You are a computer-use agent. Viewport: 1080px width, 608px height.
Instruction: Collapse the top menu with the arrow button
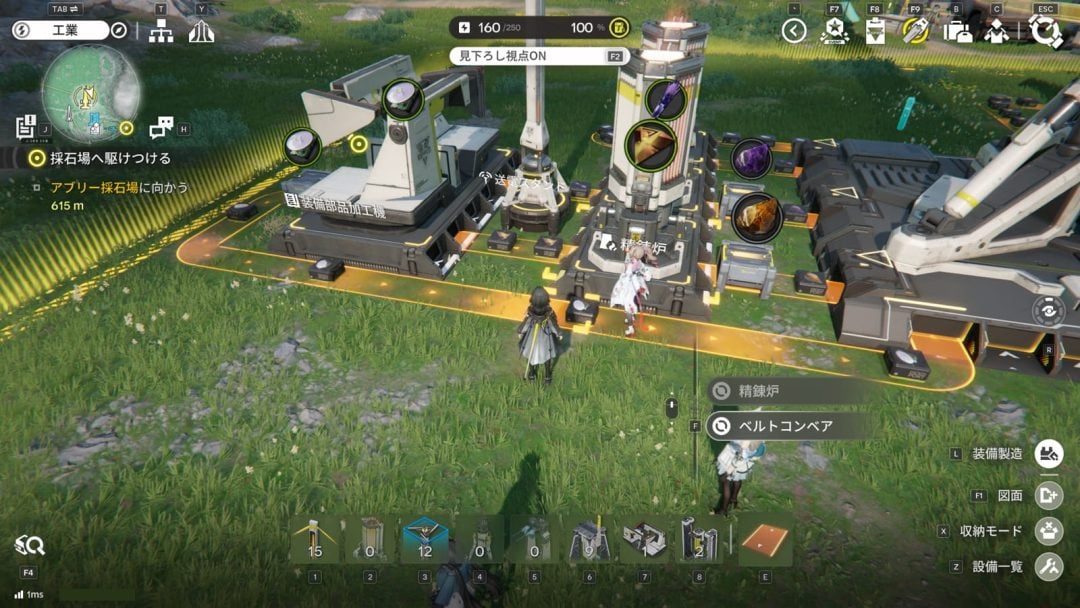(794, 31)
